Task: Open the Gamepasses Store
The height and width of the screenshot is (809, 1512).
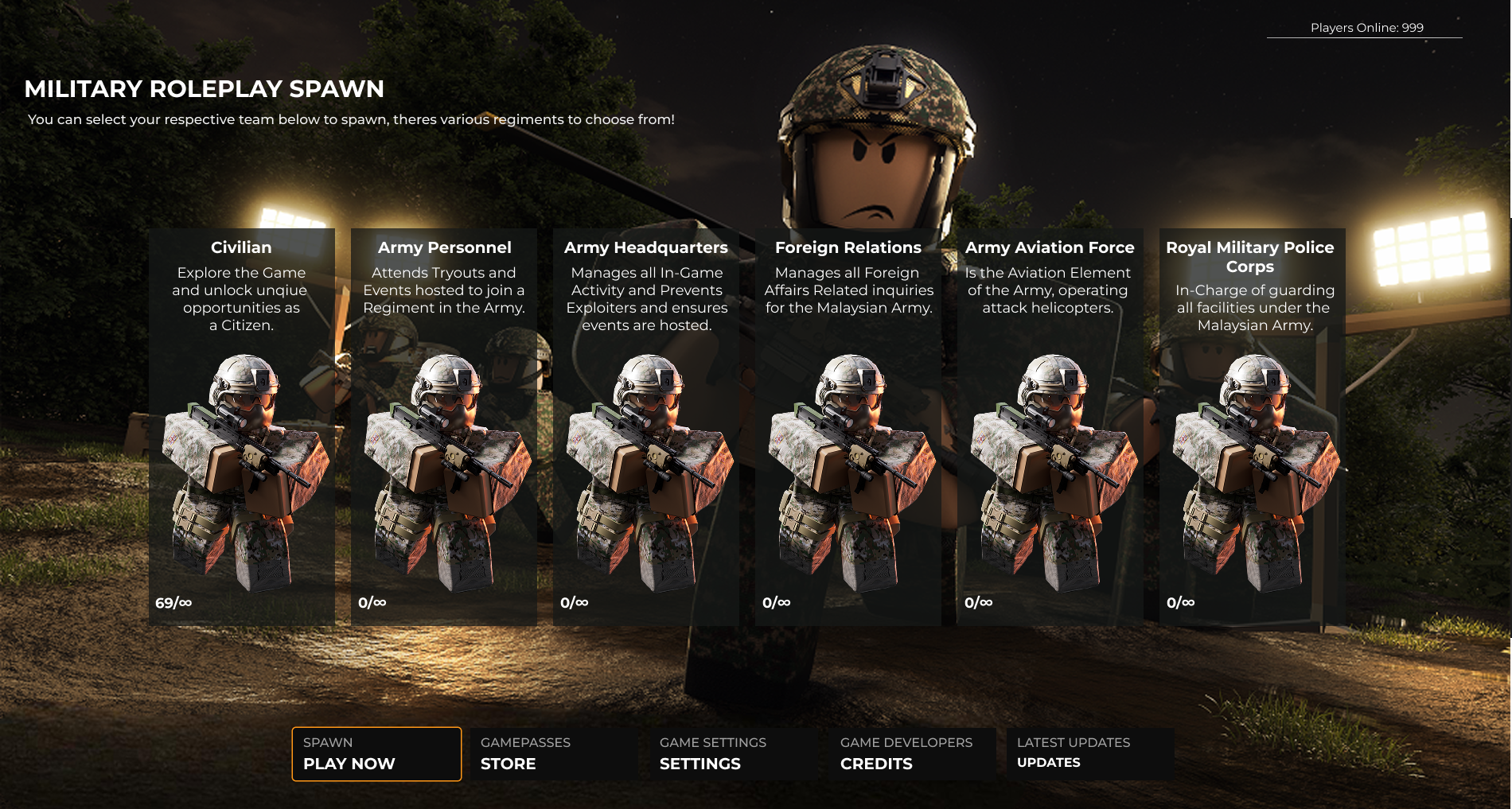Action: pyautogui.click(x=554, y=753)
